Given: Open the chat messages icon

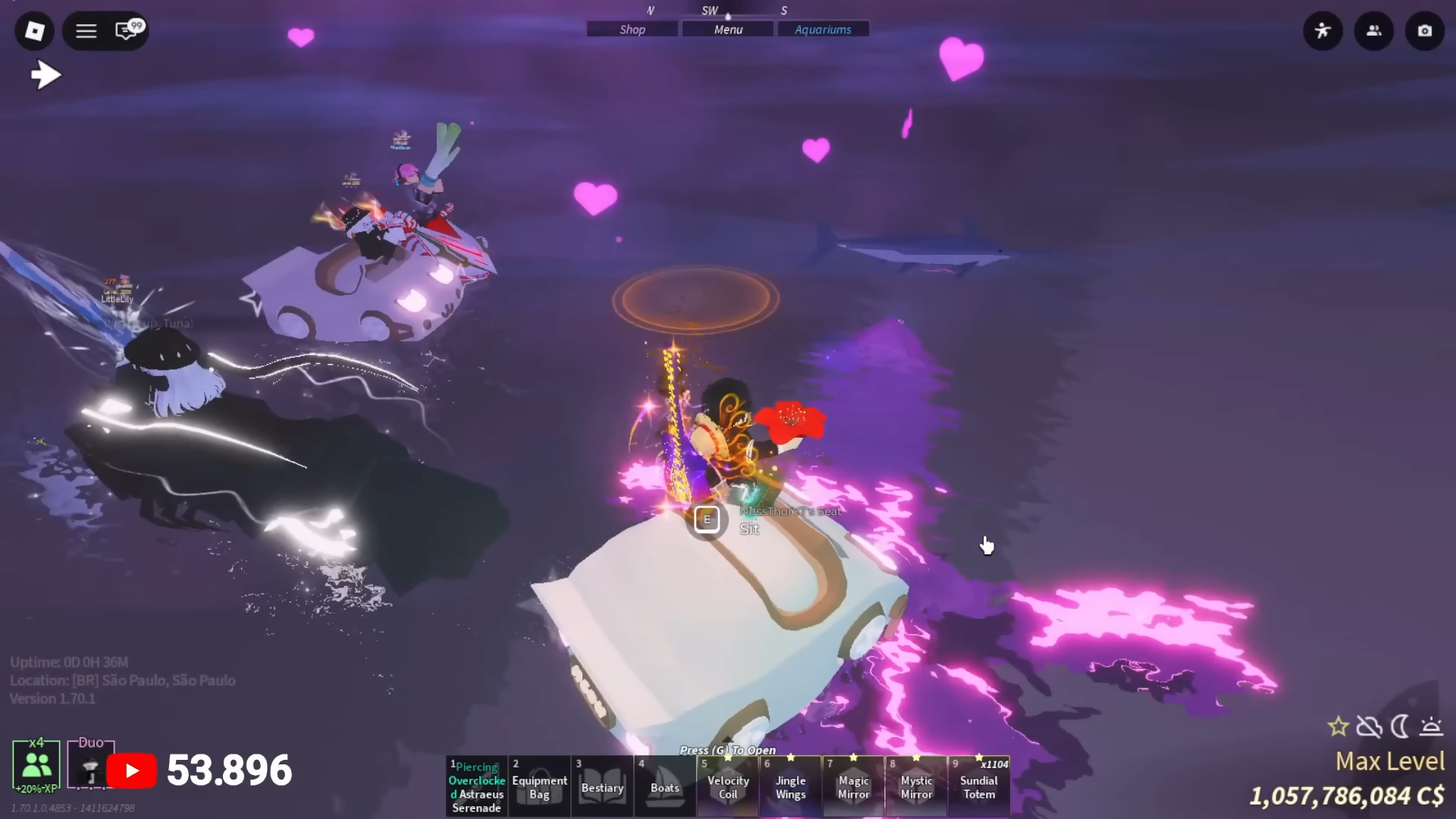Looking at the screenshot, I should coord(127,30).
